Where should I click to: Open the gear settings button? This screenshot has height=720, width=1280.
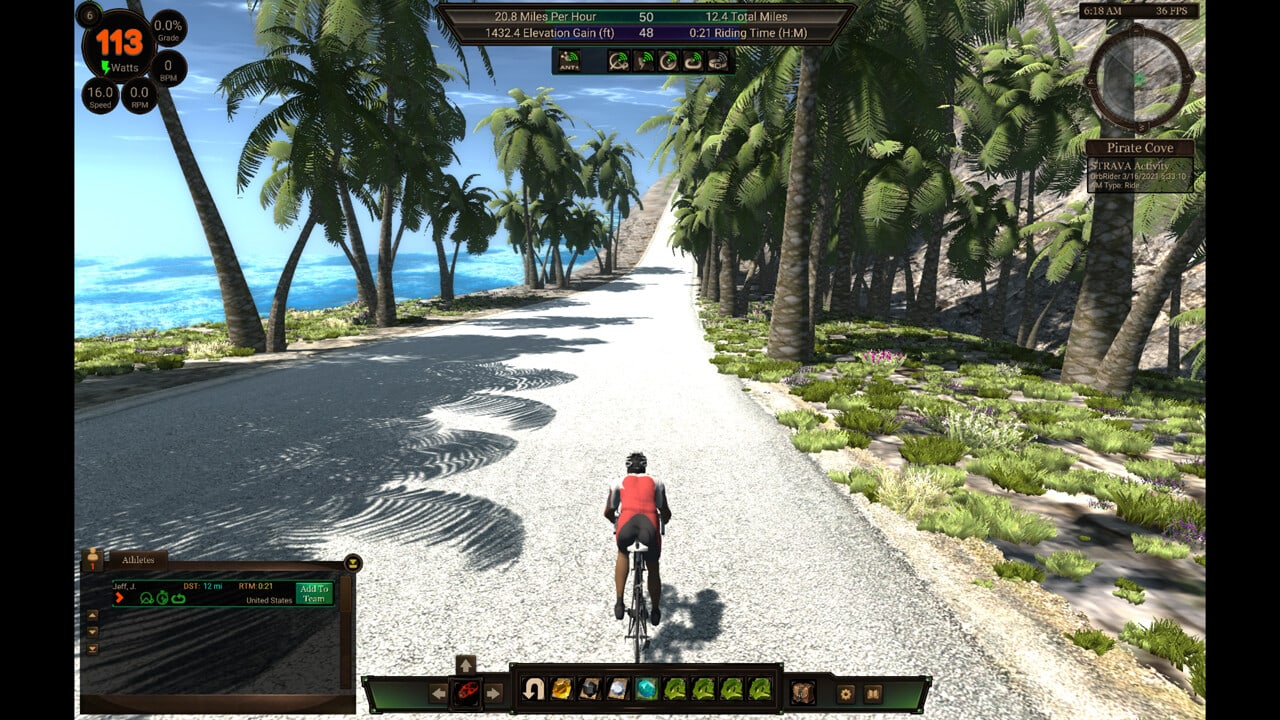tap(846, 692)
